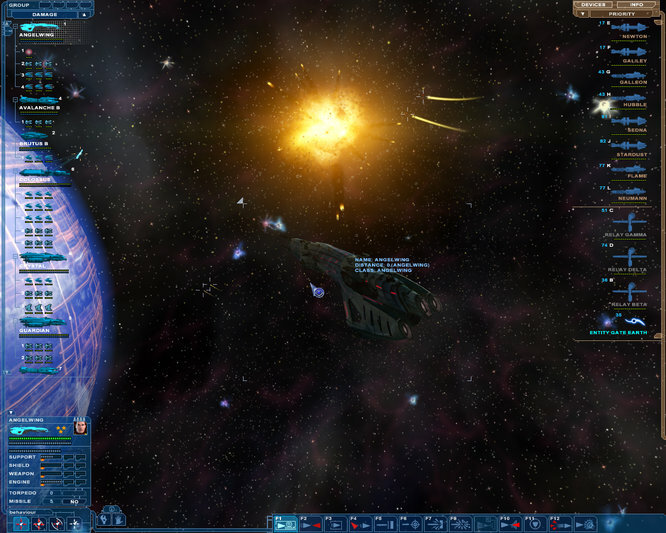Open the Devices tab
Screen dimensions: 666x533
pyautogui.click(x=594, y=5)
